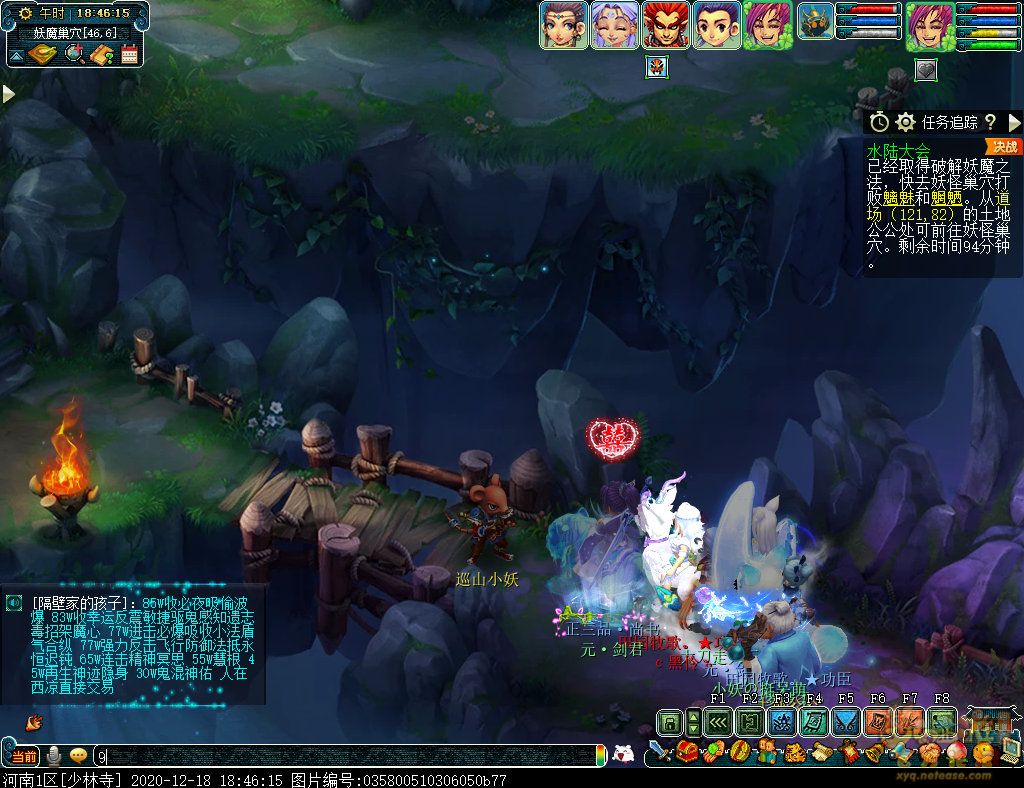Open the chat emoji speech bubble
The height and width of the screenshot is (788, 1024).
click(x=77, y=756)
